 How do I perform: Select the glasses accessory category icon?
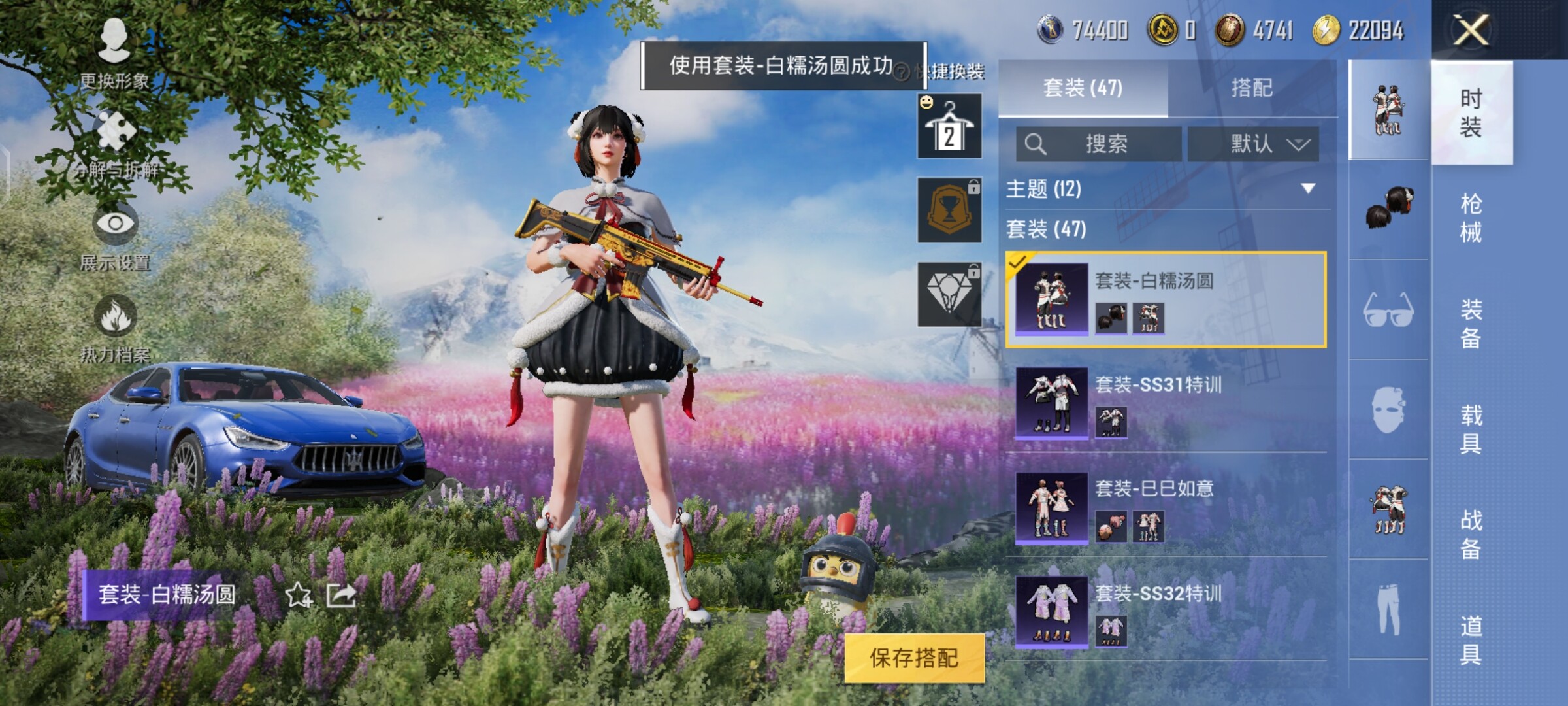pyautogui.click(x=1388, y=309)
